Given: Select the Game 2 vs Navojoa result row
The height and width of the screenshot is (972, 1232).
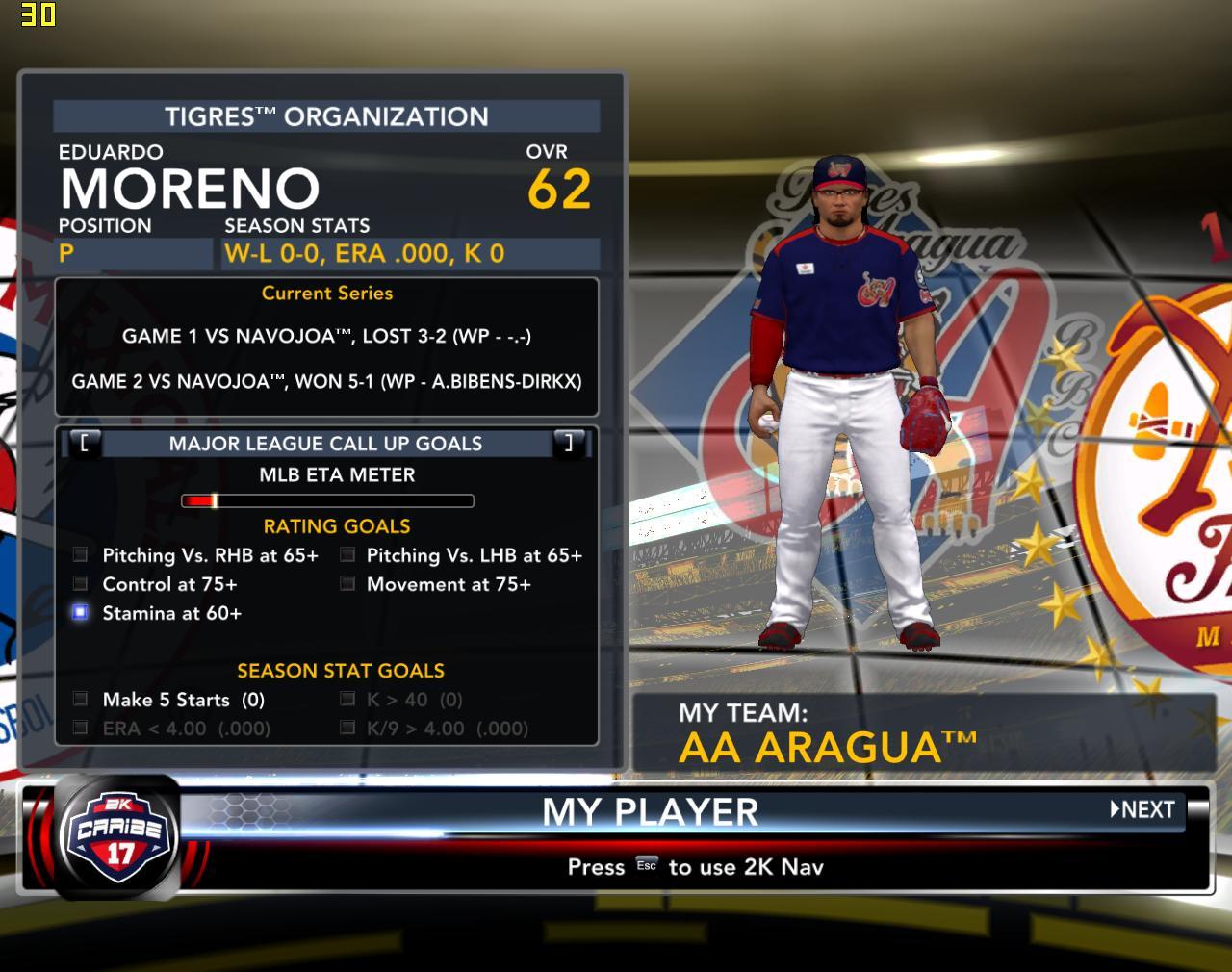Looking at the screenshot, I should [x=326, y=381].
